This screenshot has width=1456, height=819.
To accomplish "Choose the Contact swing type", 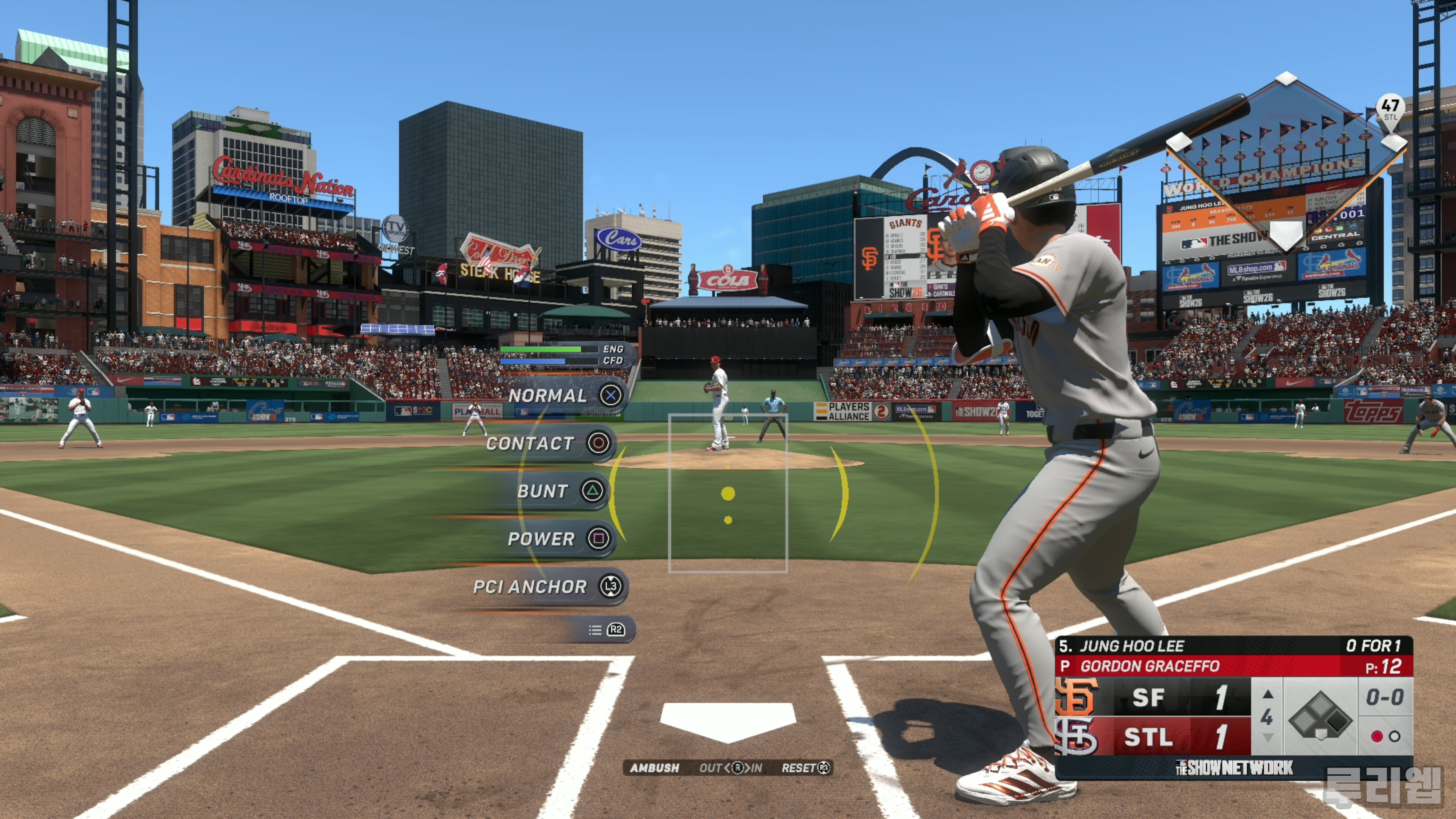I will pos(548,443).
